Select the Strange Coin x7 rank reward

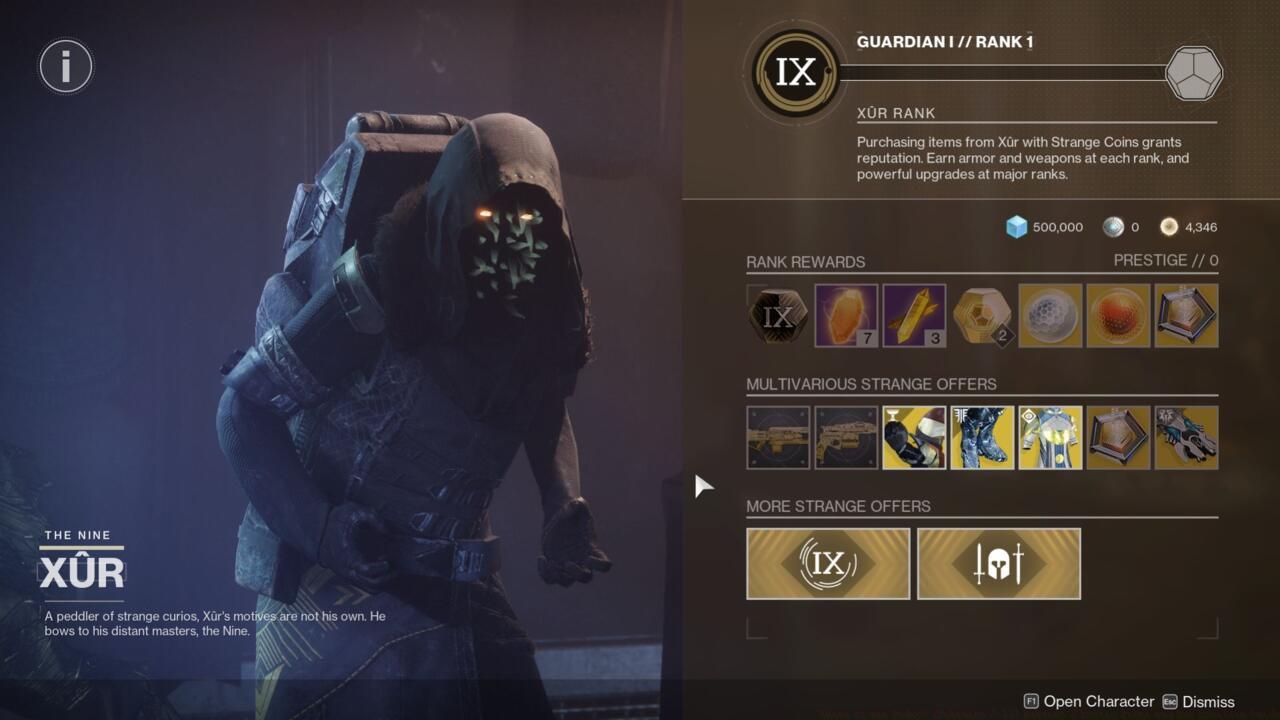coord(845,315)
